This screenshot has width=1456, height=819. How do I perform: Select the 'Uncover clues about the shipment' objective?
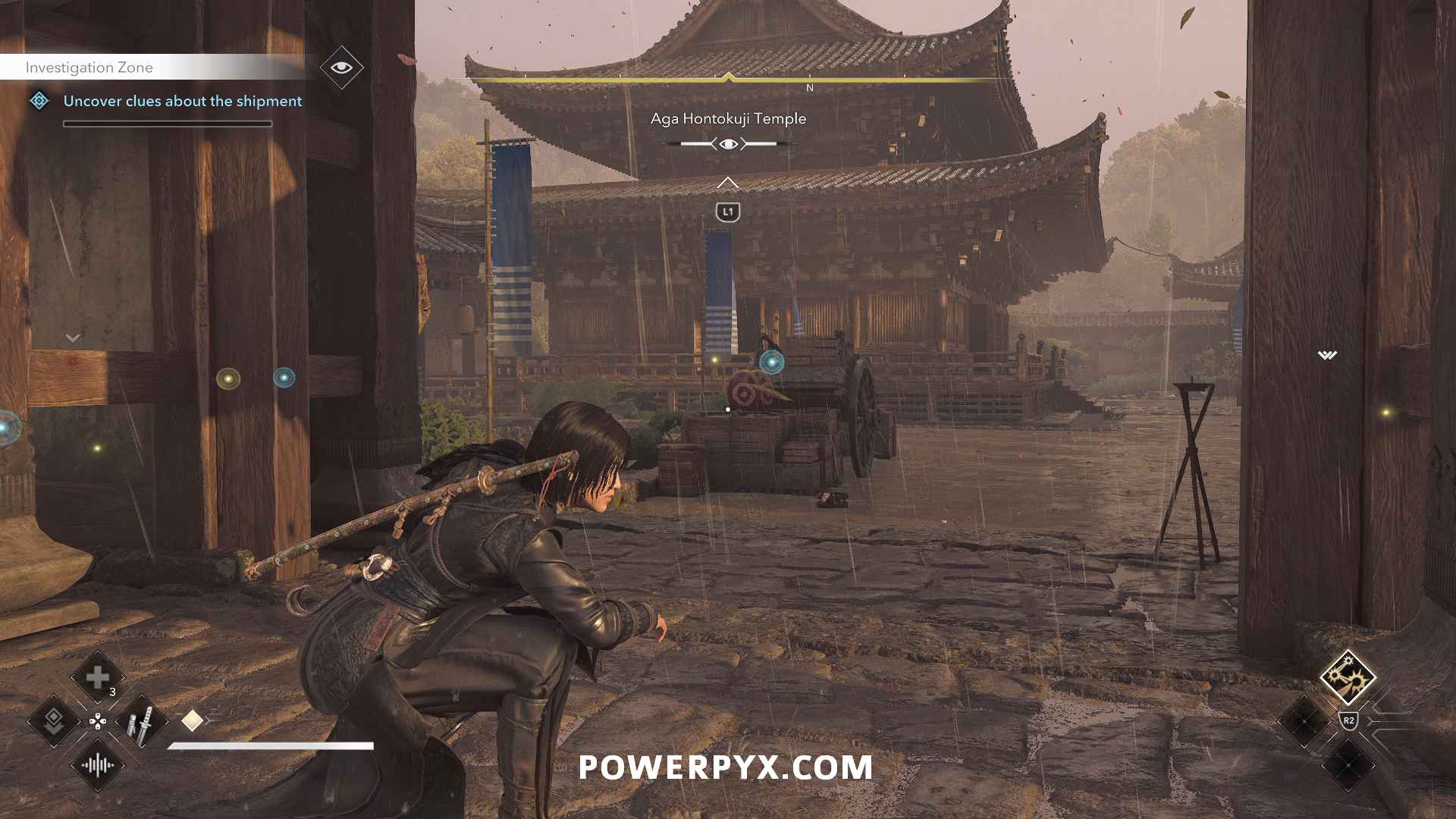coord(182,101)
